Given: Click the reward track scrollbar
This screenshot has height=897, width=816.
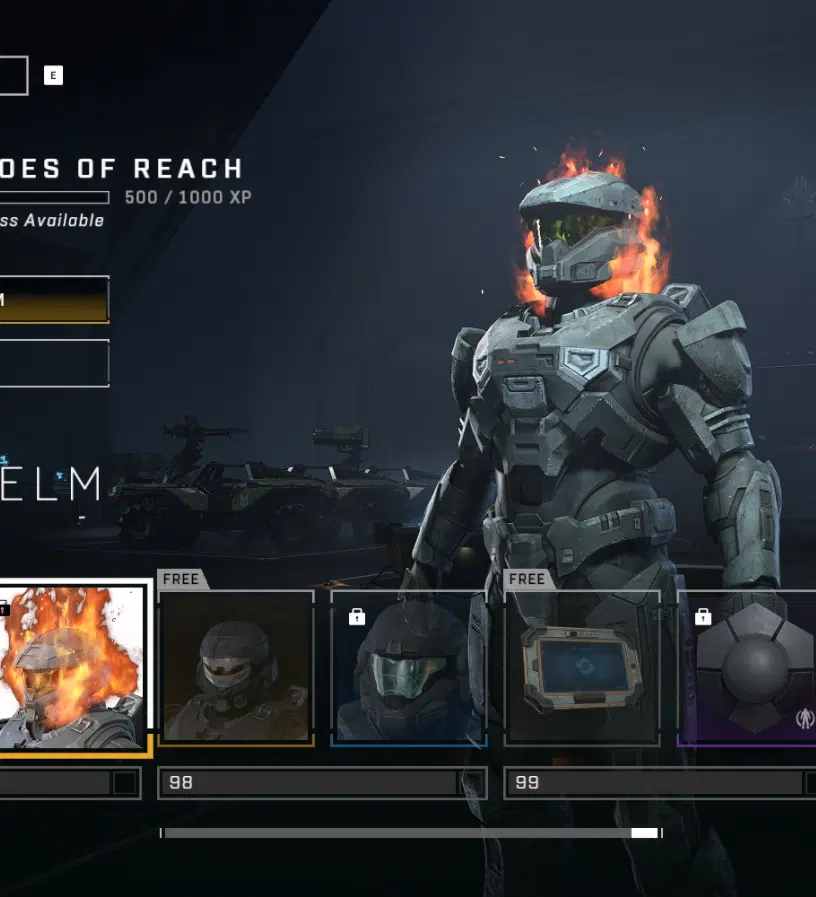Looking at the screenshot, I should 410,833.
